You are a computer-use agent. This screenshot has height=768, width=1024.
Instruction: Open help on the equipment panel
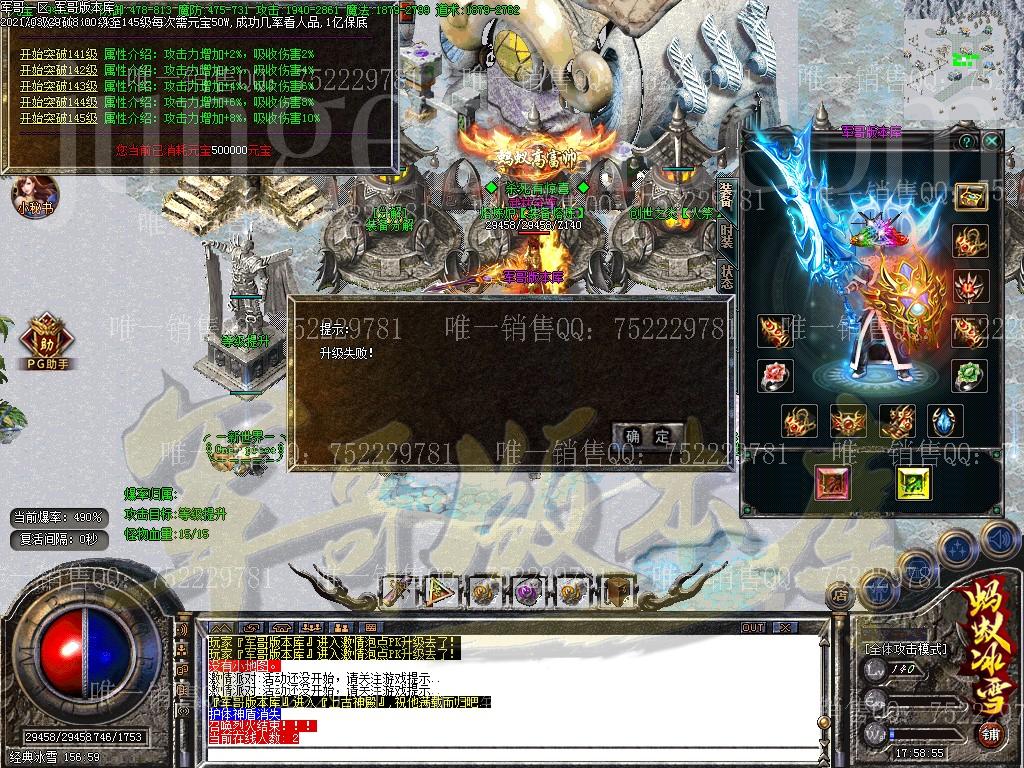[x=968, y=141]
